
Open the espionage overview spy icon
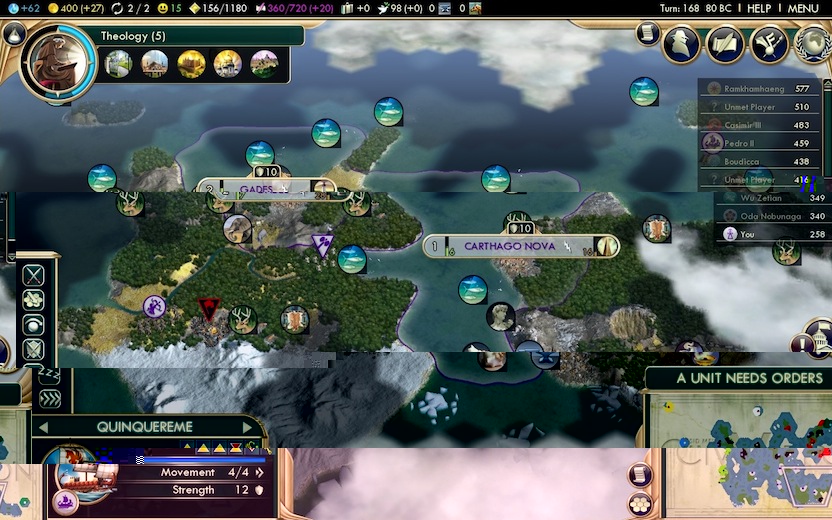point(681,44)
